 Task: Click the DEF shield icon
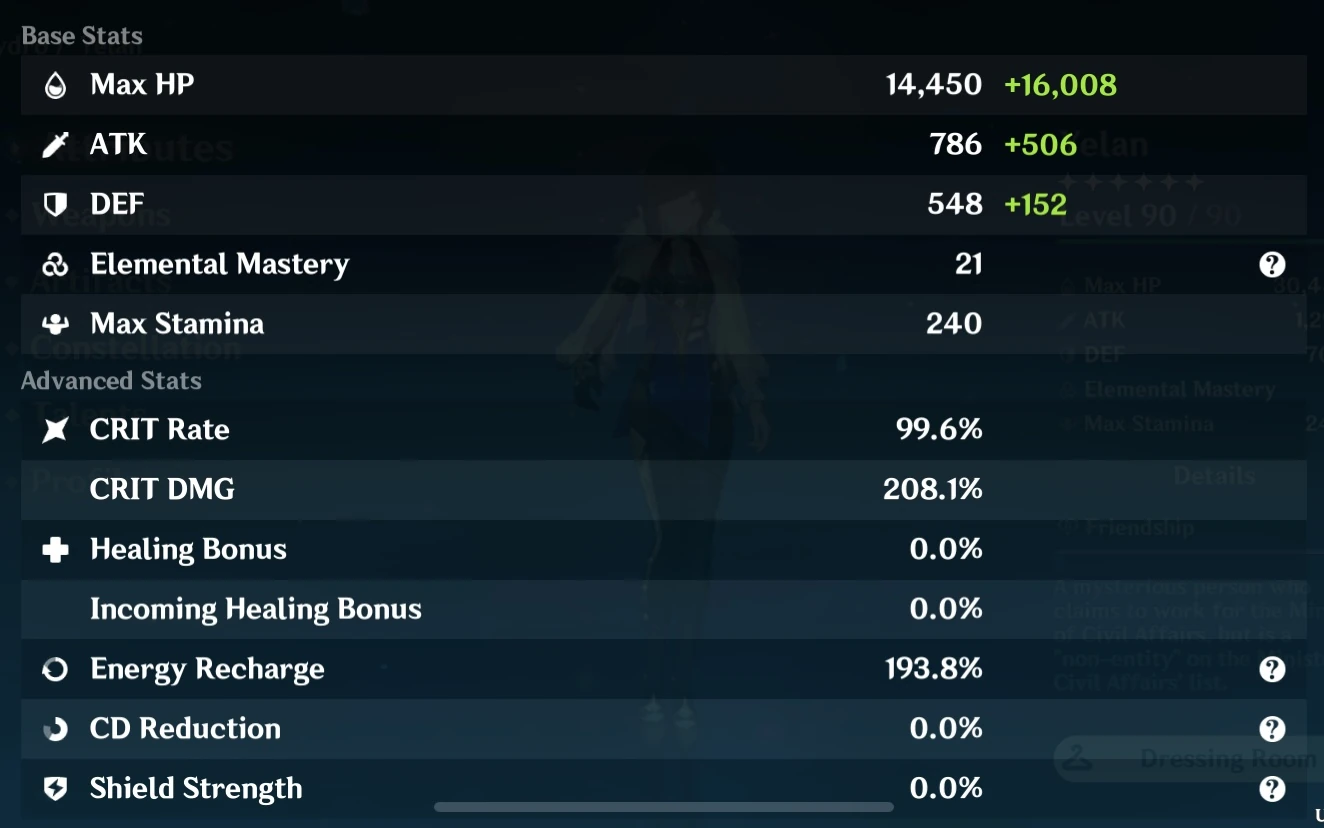[x=56, y=204]
